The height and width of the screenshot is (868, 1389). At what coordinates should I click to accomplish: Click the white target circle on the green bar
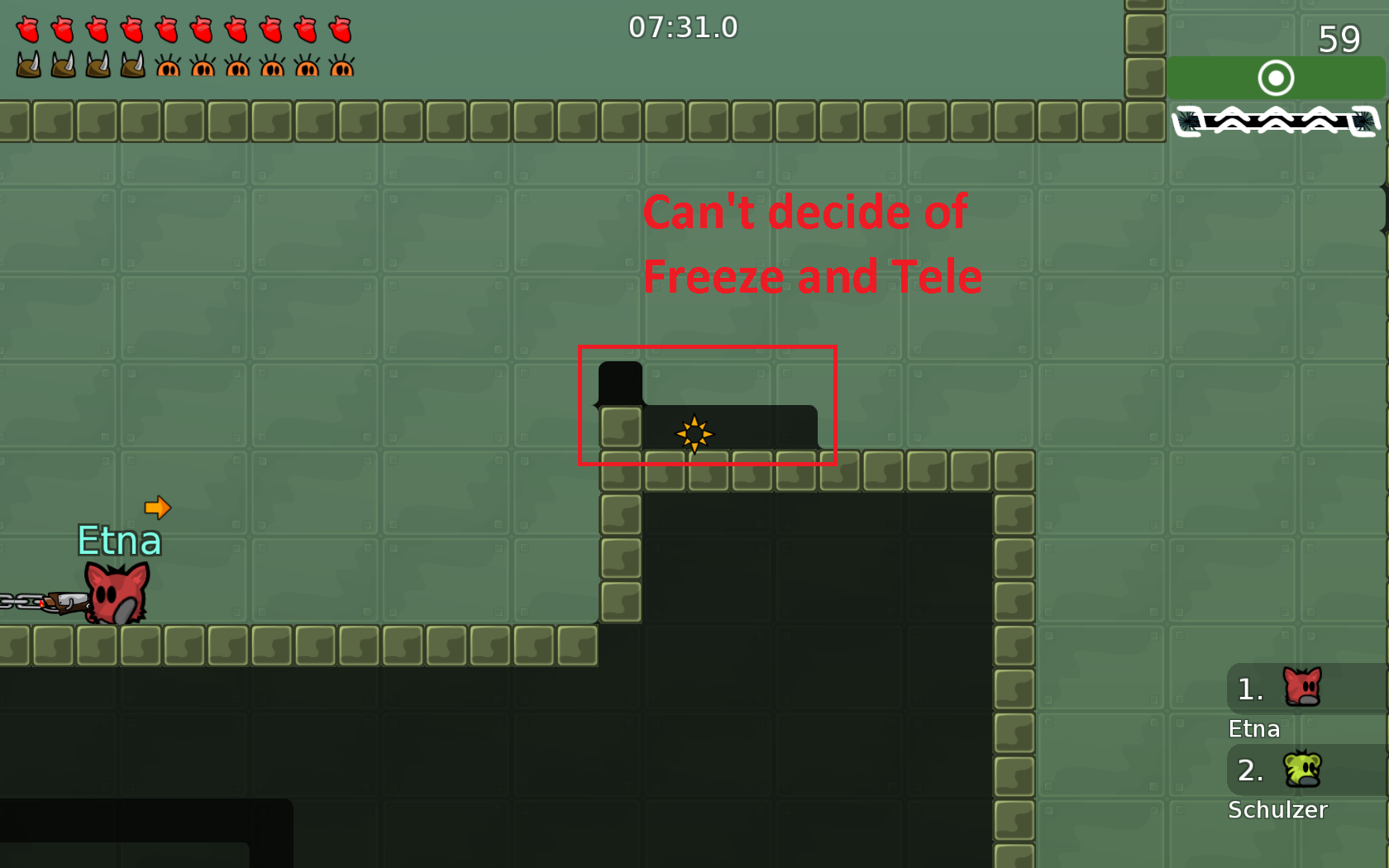pos(1276,79)
